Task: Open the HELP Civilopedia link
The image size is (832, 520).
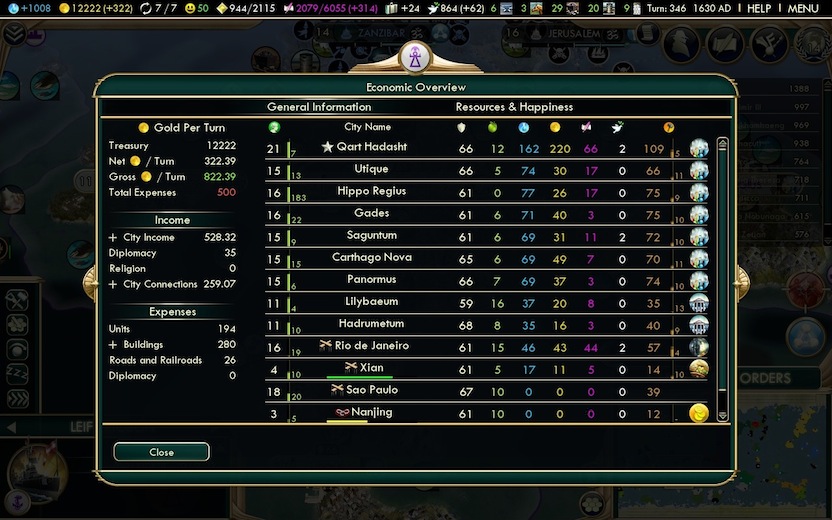Action: (x=759, y=8)
